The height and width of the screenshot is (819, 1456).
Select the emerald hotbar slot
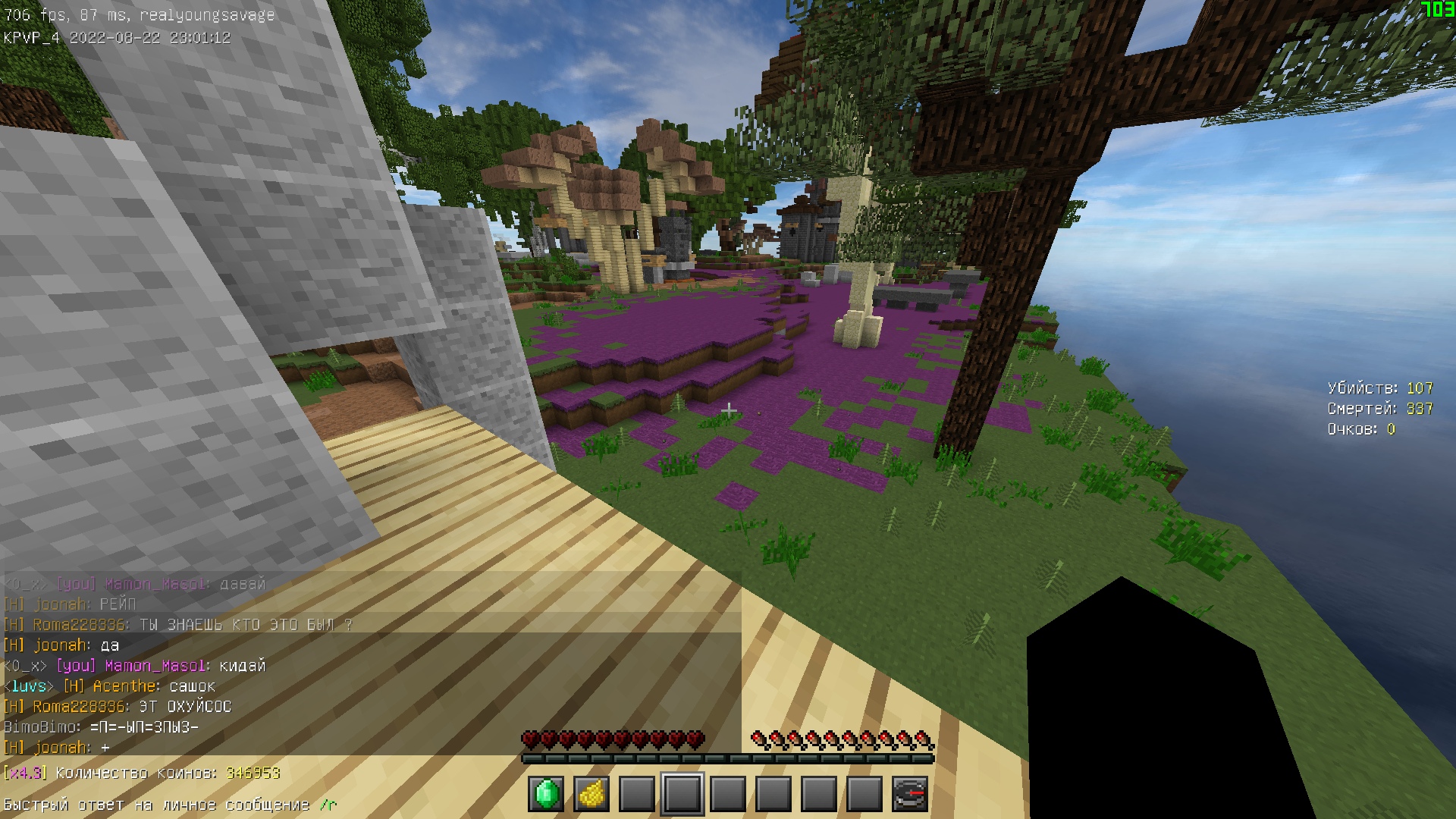(546, 794)
